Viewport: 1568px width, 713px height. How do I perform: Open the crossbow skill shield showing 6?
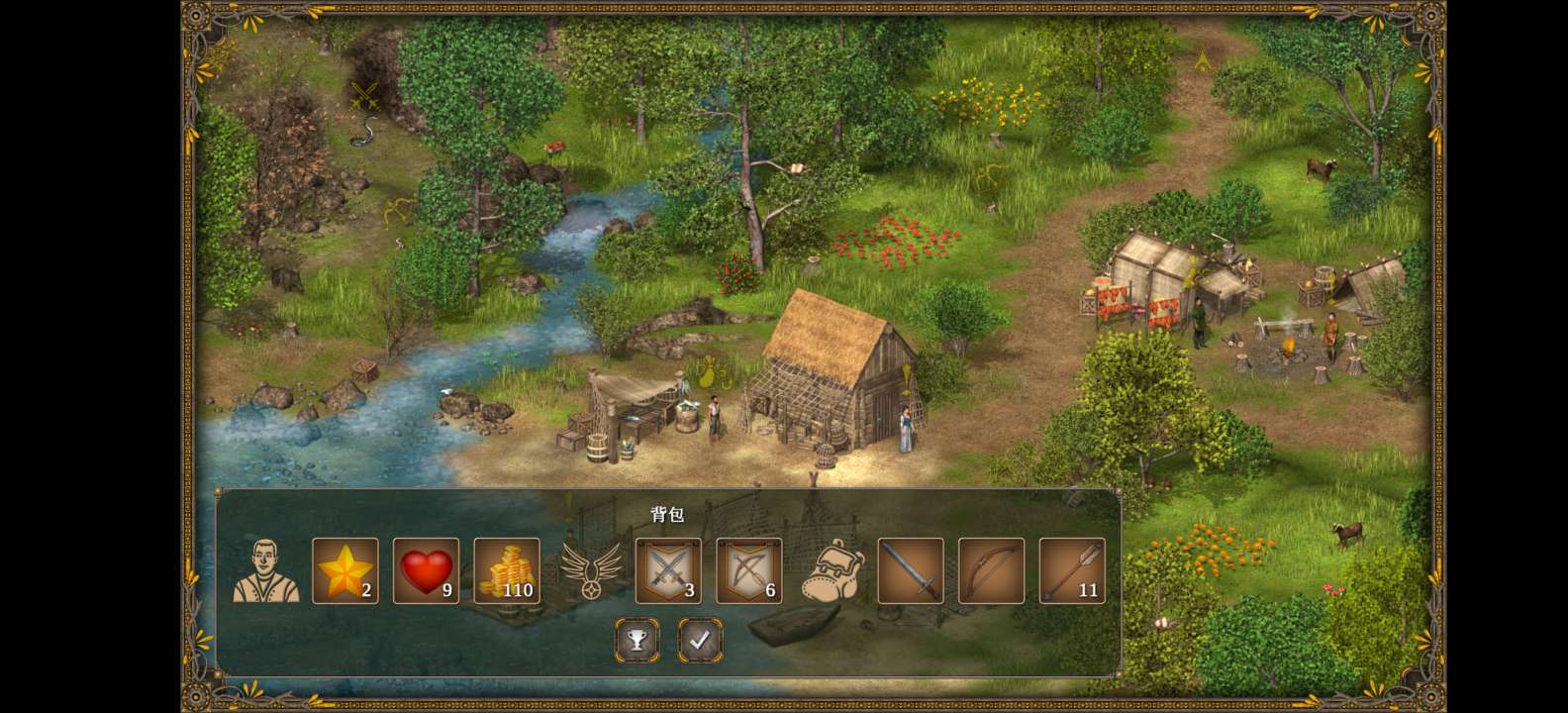click(747, 571)
